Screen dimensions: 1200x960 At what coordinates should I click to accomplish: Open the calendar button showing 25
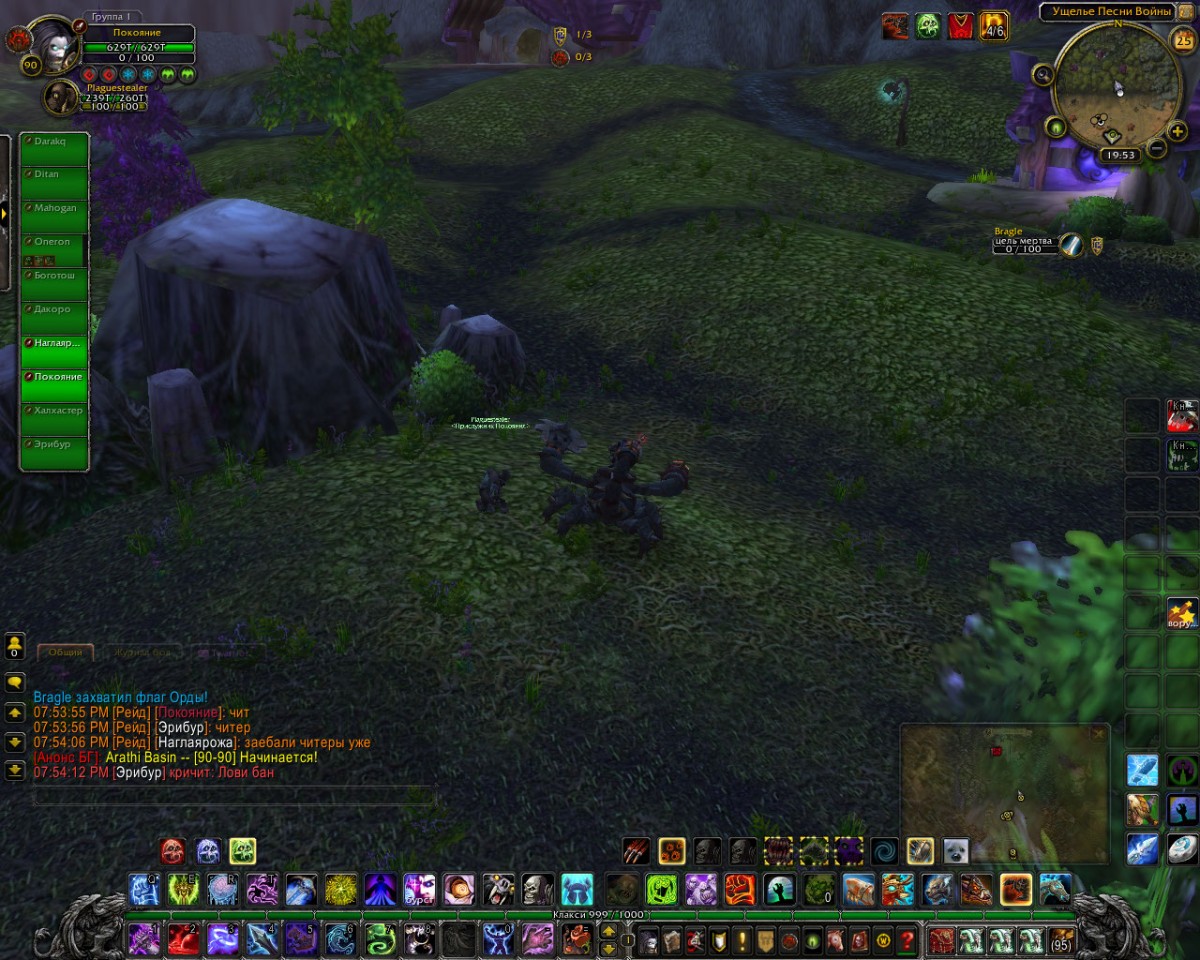[1182, 41]
